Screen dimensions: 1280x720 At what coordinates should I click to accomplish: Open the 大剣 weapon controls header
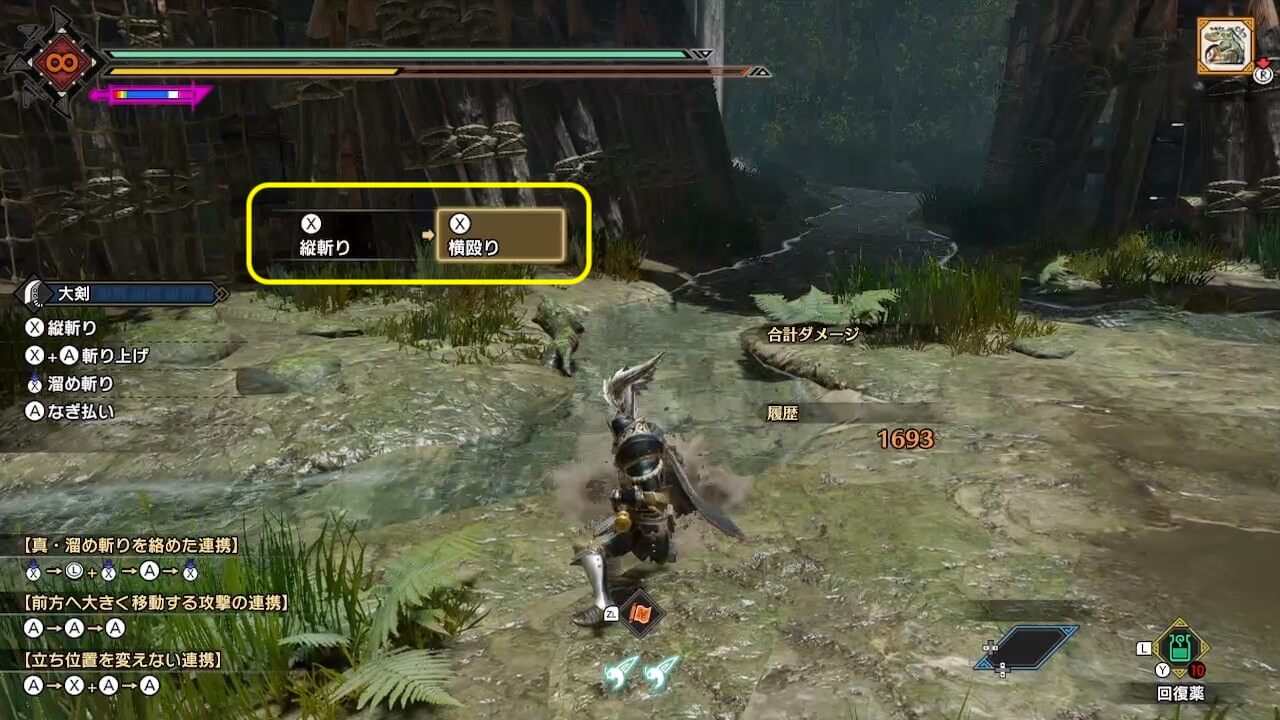(122, 294)
